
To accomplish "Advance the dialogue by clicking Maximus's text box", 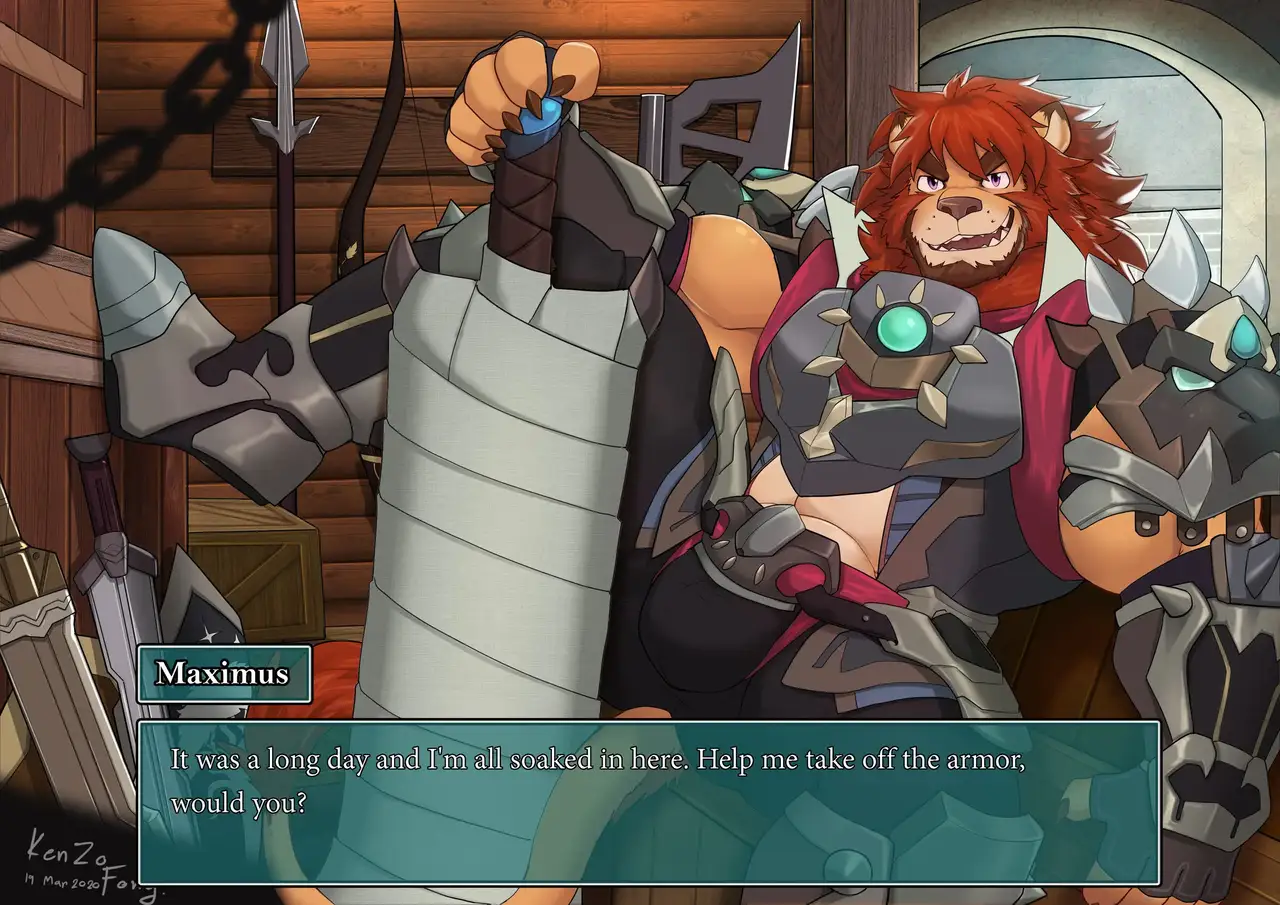I will coord(648,801).
